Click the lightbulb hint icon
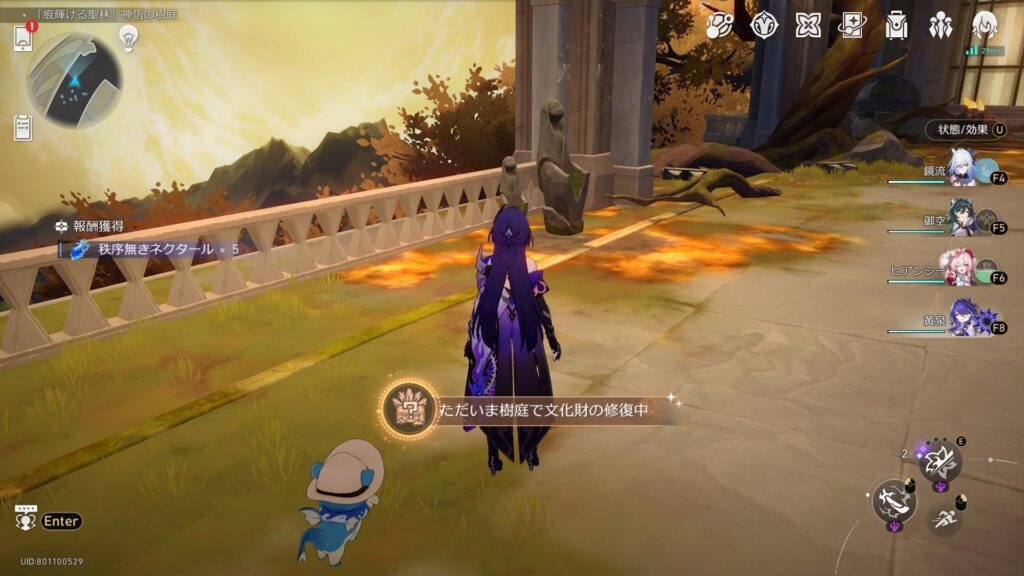This screenshot has height=576, width=1024. click(128, 37)
